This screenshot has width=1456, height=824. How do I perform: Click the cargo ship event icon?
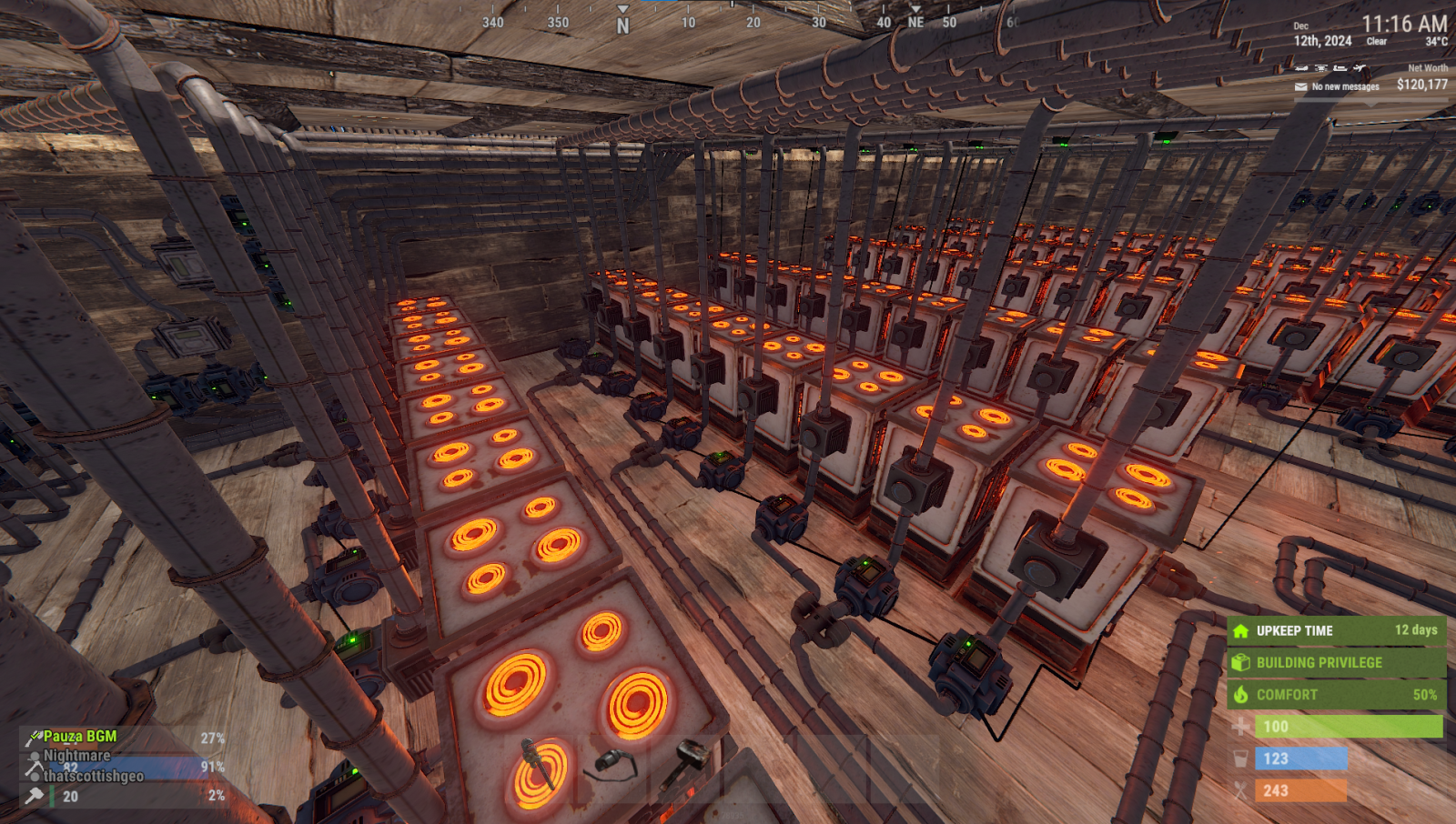(x=1340, y=68)
